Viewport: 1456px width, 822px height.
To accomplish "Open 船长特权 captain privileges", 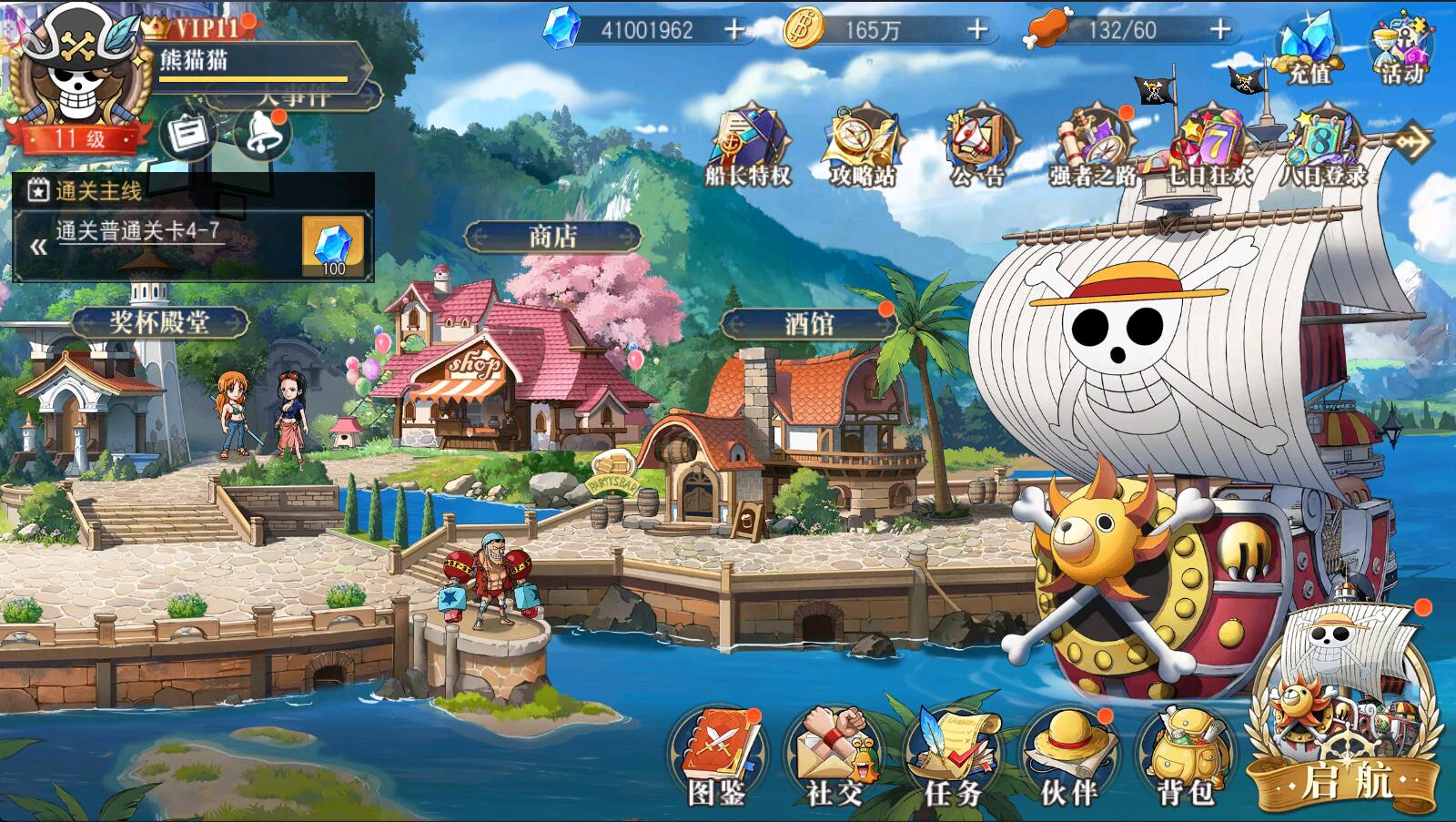I will click(748, 146).
